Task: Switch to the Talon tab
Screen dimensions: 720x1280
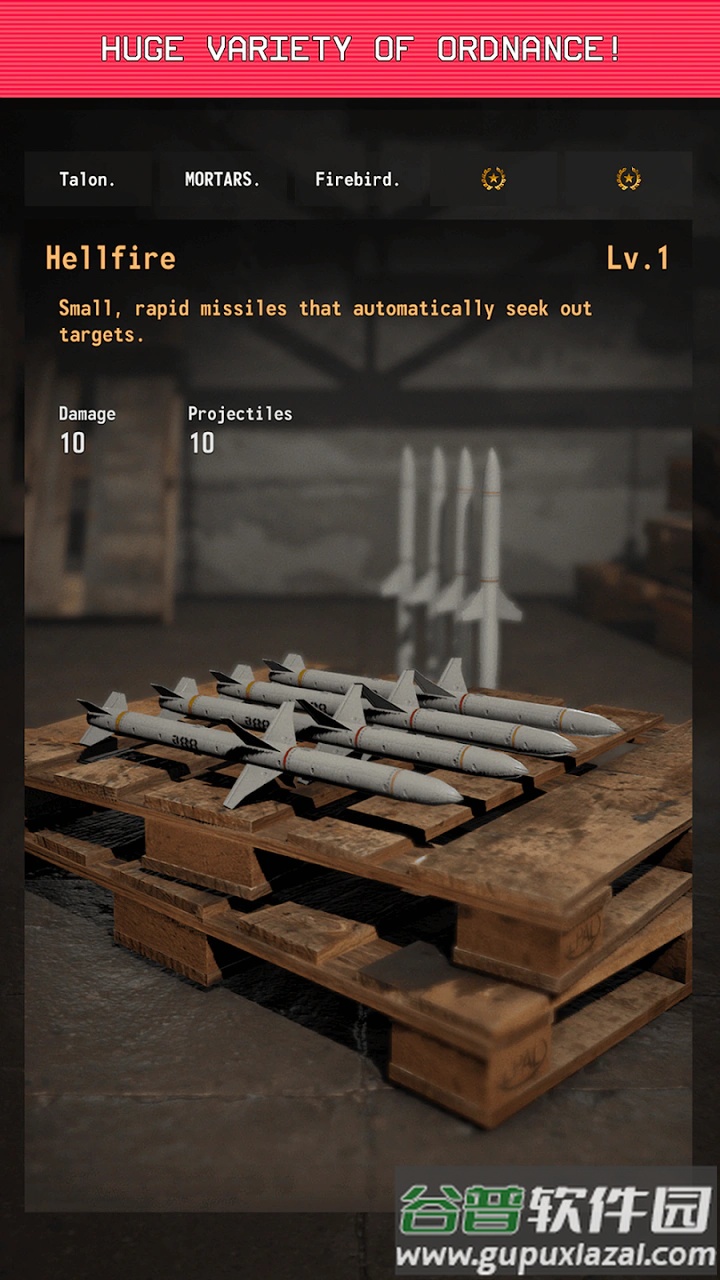Action: 88,180
